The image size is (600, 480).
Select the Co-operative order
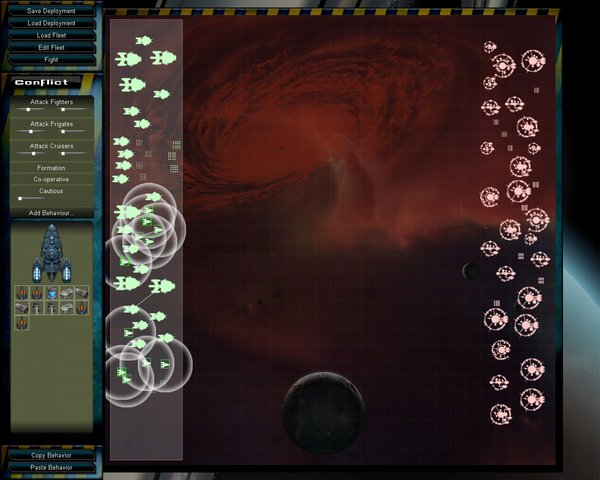51,180
